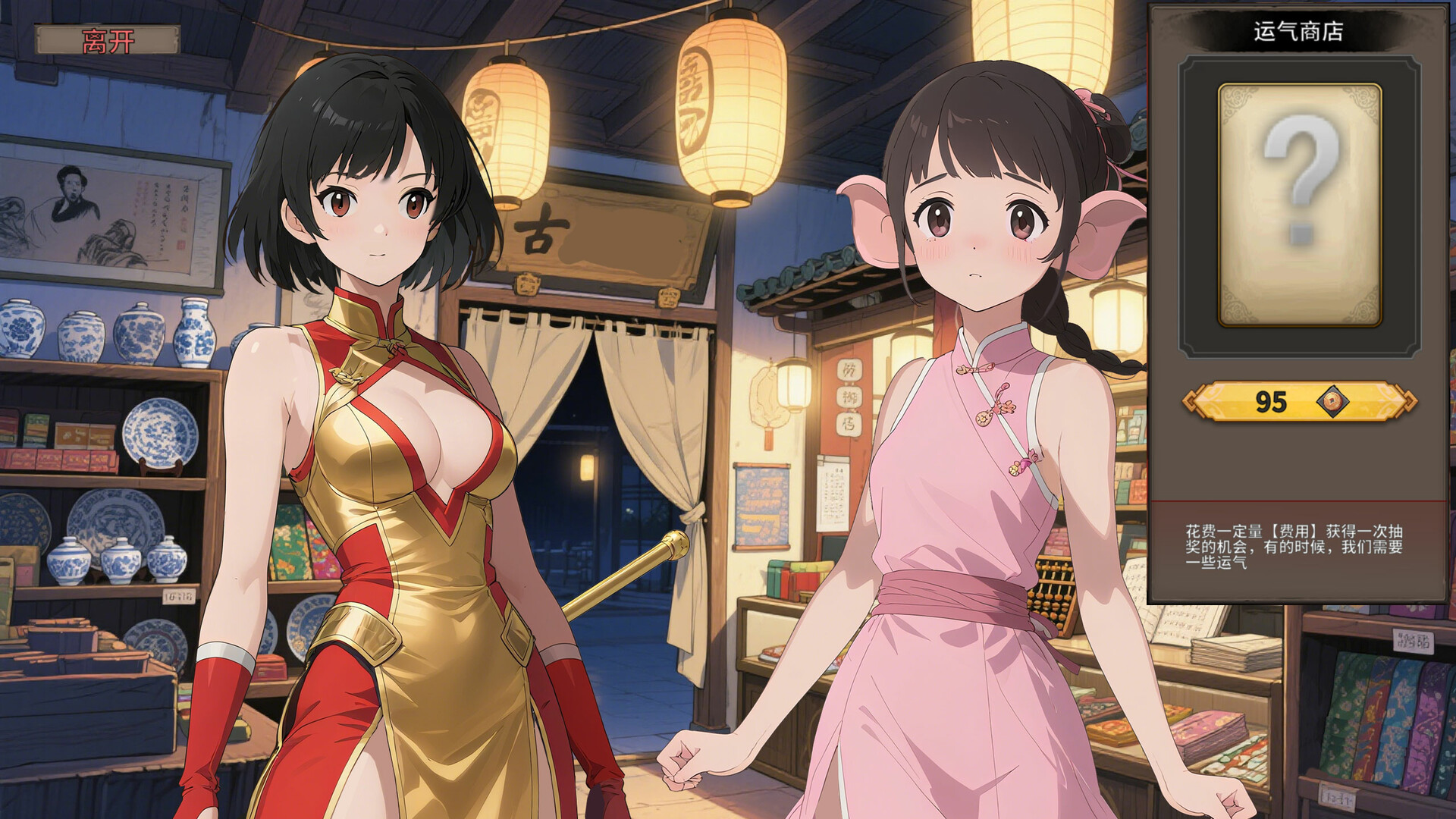Click the 离开 leave button
The width and height of the screenshot is (1456, 819).
[106, 38]
